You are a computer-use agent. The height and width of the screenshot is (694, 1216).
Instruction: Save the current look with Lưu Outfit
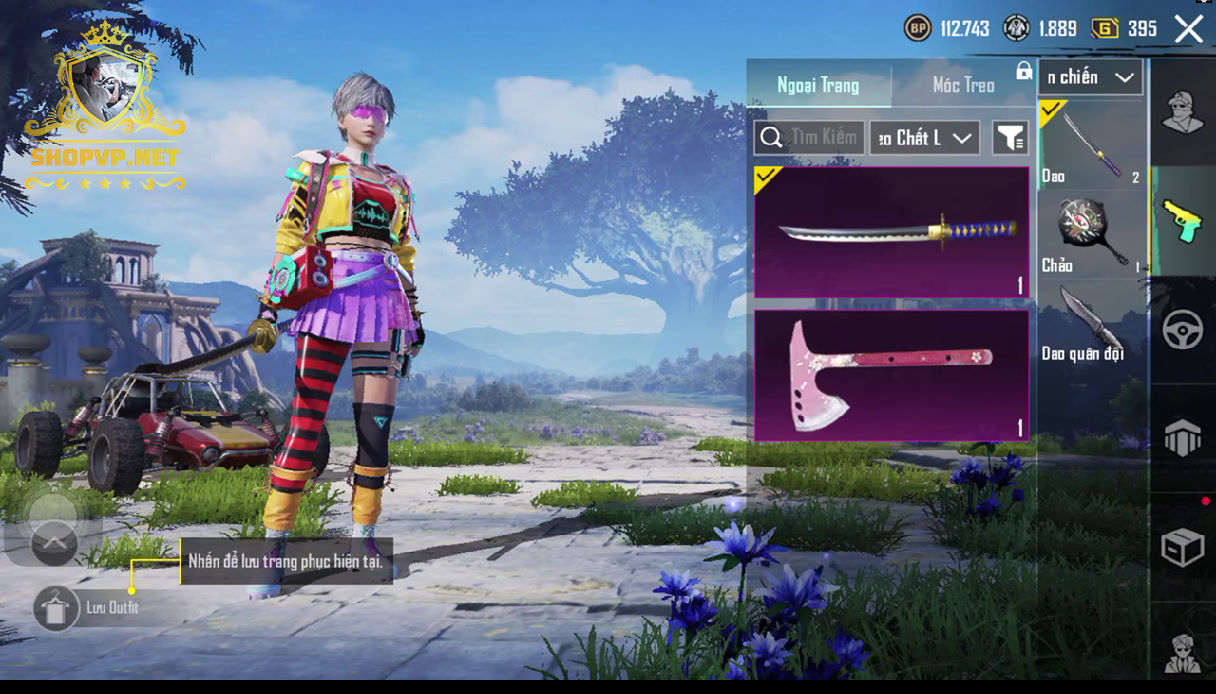point(57,607)
